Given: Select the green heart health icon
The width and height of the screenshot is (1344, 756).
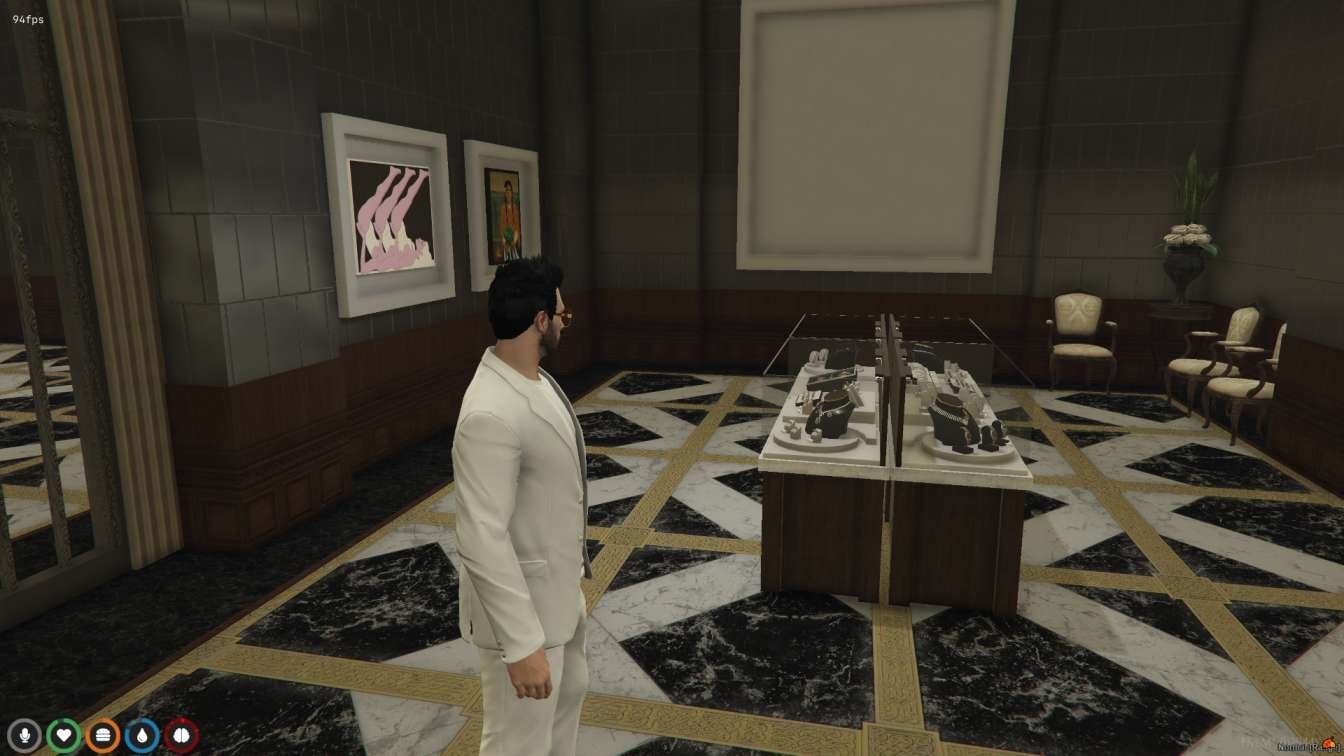Looking at the screenshot, I should [x=63, y=735].
